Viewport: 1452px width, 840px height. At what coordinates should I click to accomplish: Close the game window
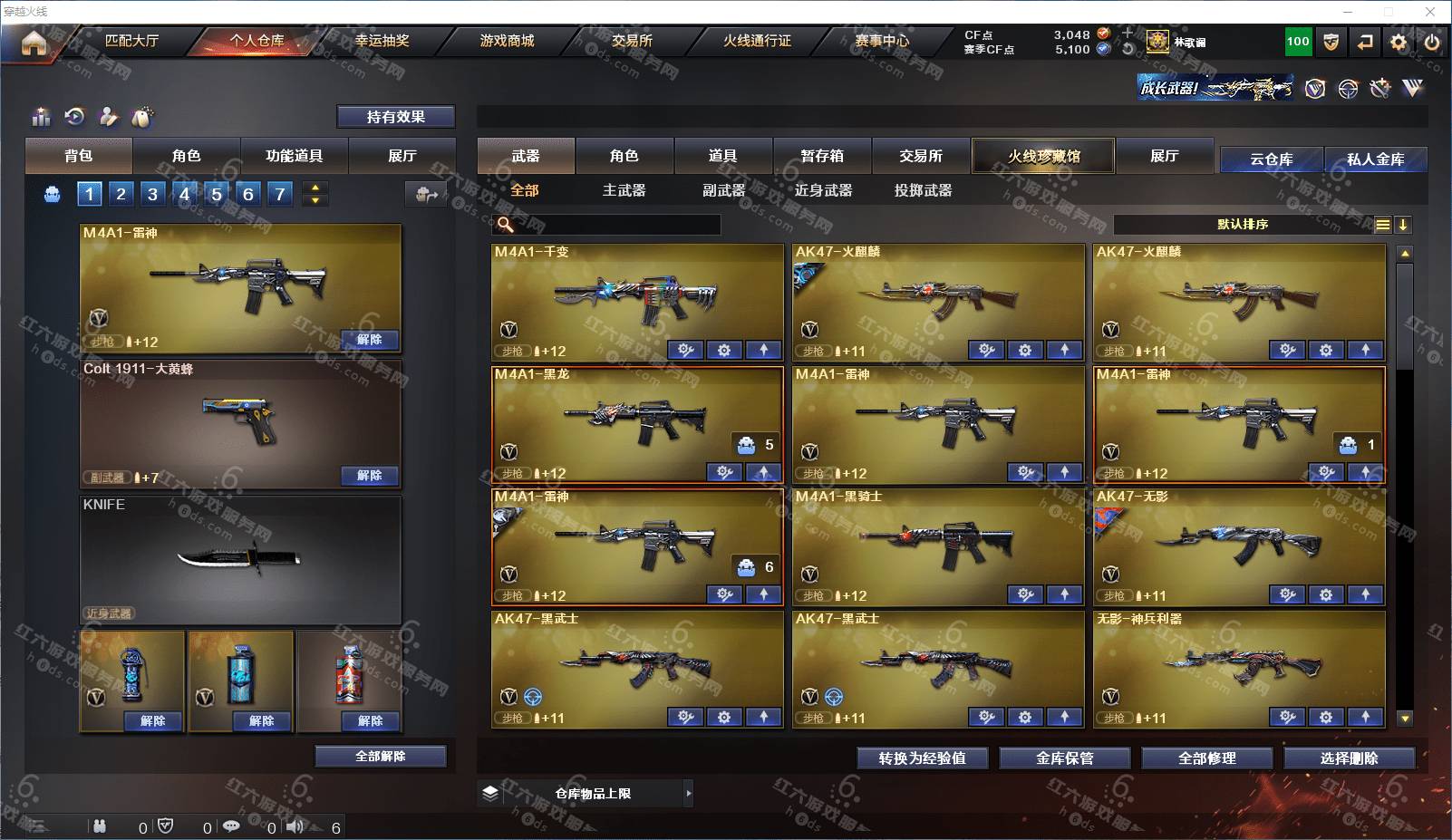click(x=1430, y=12)
